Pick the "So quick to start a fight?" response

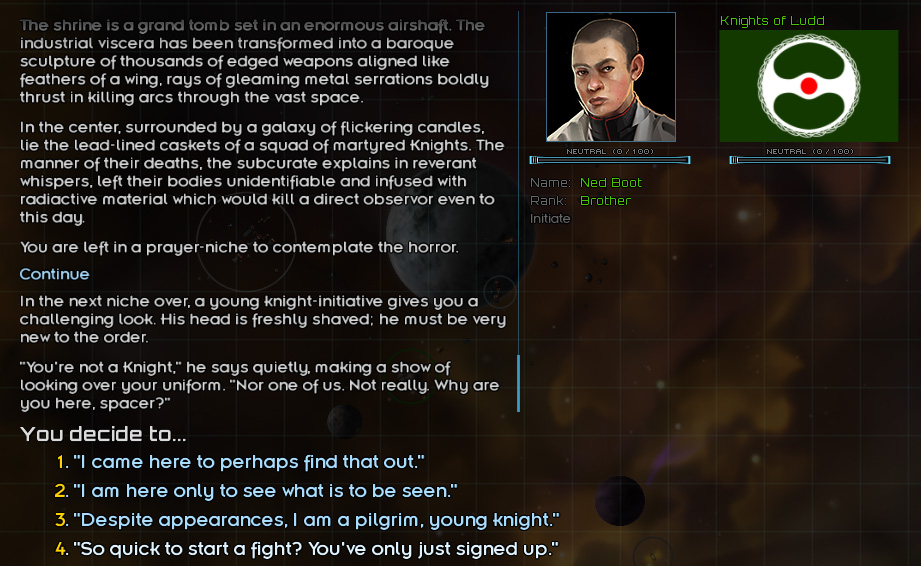tap(315, 549)
